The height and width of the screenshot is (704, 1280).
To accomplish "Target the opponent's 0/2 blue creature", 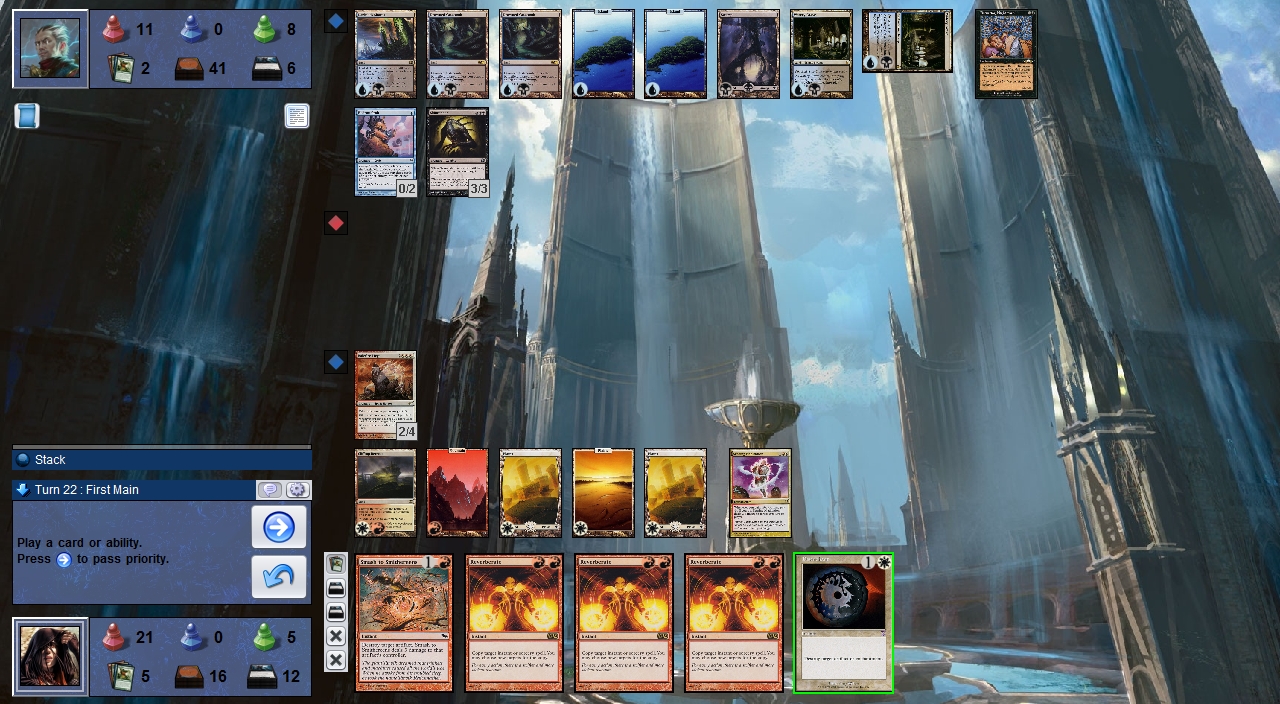I will [385, 151].
